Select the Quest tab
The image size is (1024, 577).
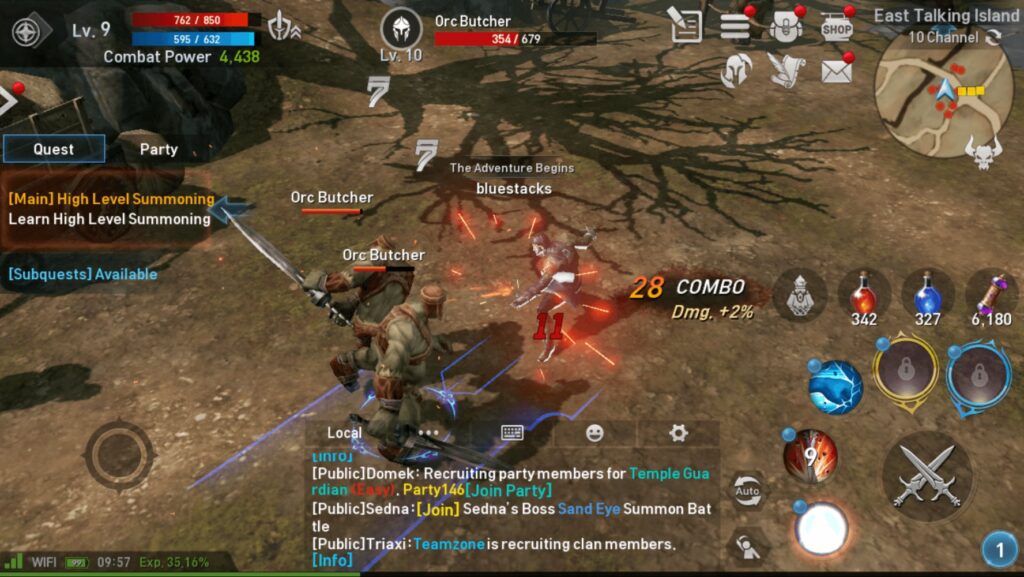point(54,149)
